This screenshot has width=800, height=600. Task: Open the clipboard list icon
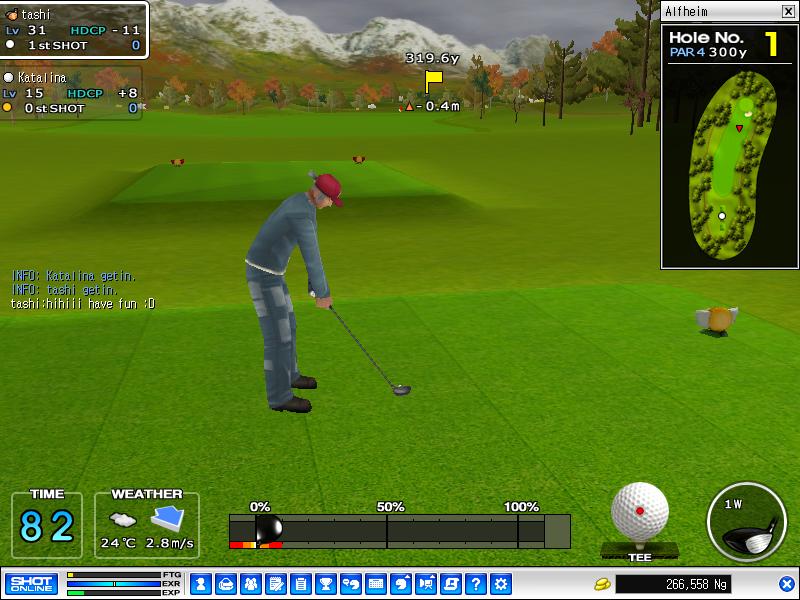(x=300, y=583)
